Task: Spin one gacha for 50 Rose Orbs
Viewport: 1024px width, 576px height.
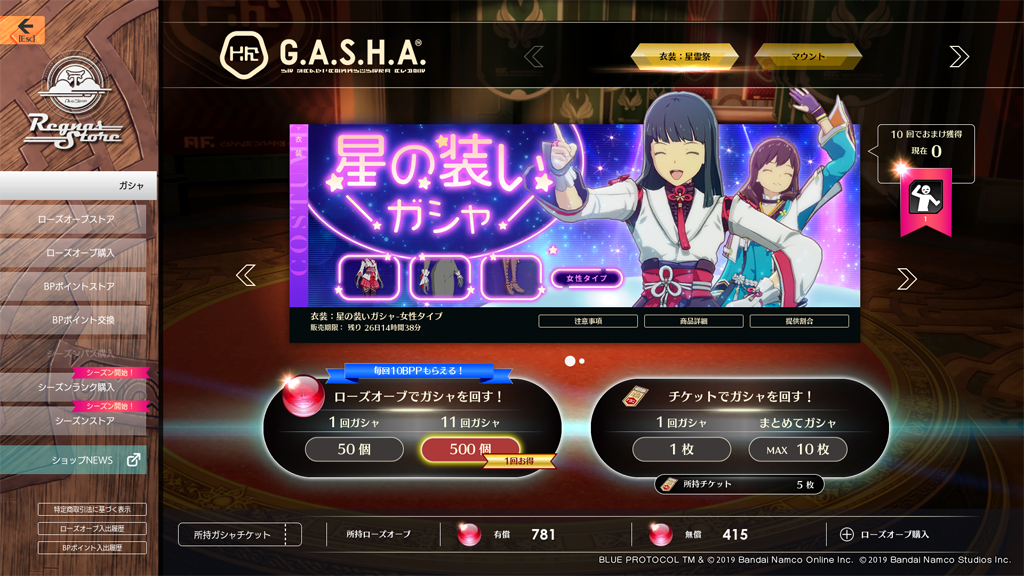Action: click(354, 450)
